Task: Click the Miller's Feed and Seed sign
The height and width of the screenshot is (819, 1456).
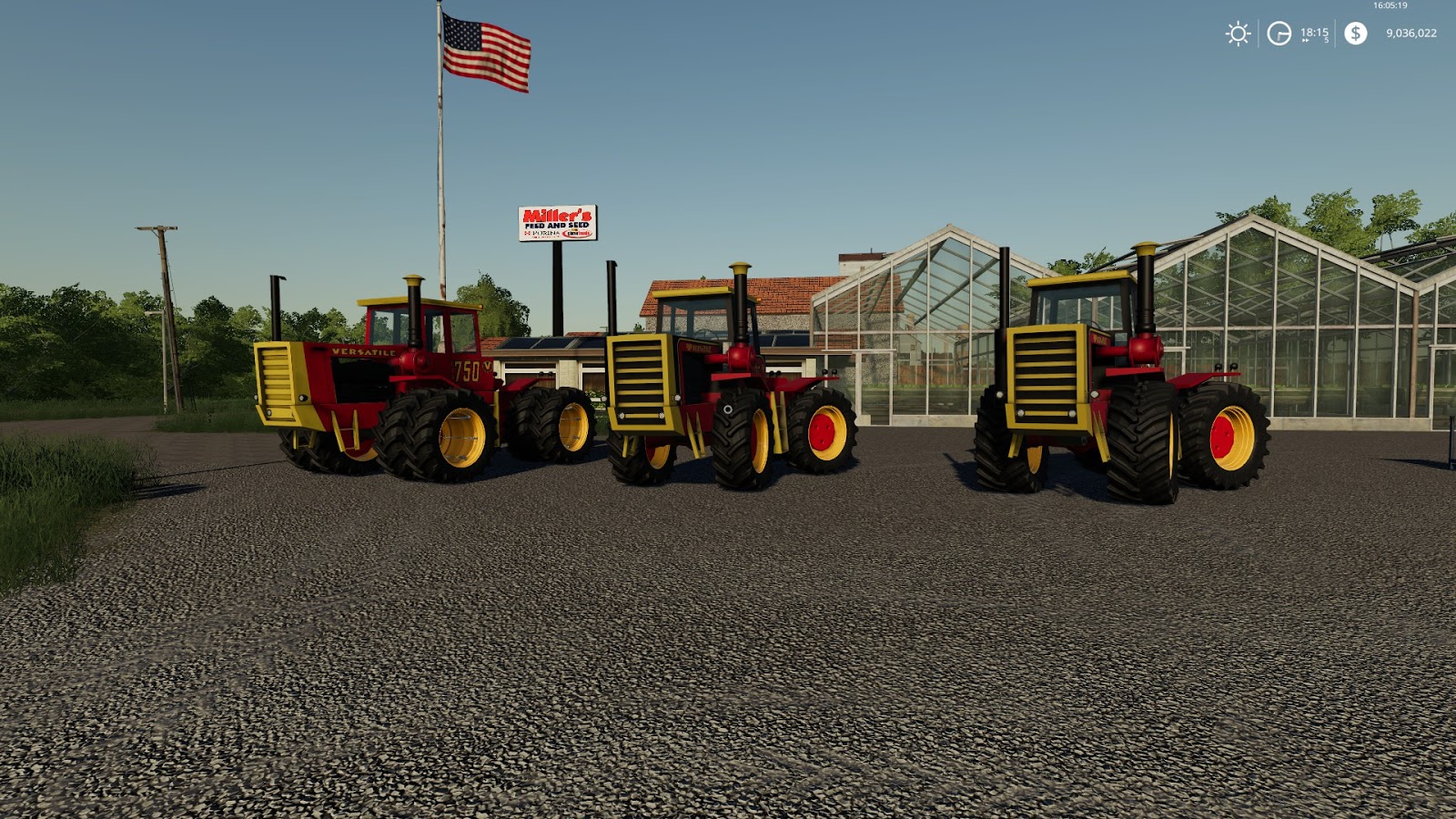Action: (556, 220)
